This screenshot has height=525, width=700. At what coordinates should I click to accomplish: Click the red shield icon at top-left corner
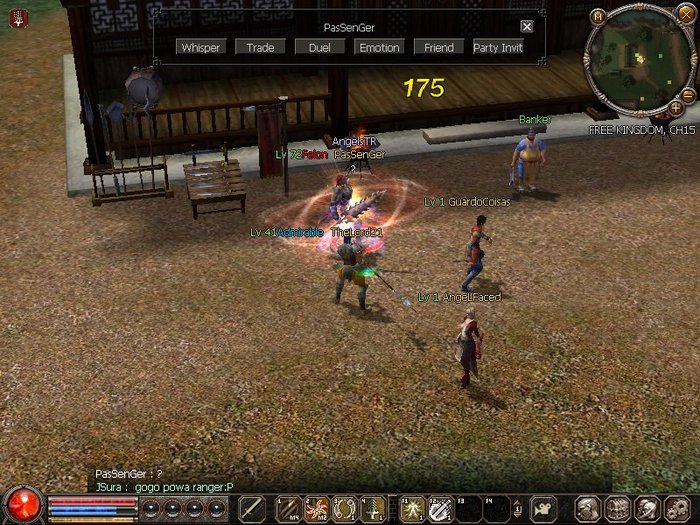pyautogui.click(x=18, y=17)
